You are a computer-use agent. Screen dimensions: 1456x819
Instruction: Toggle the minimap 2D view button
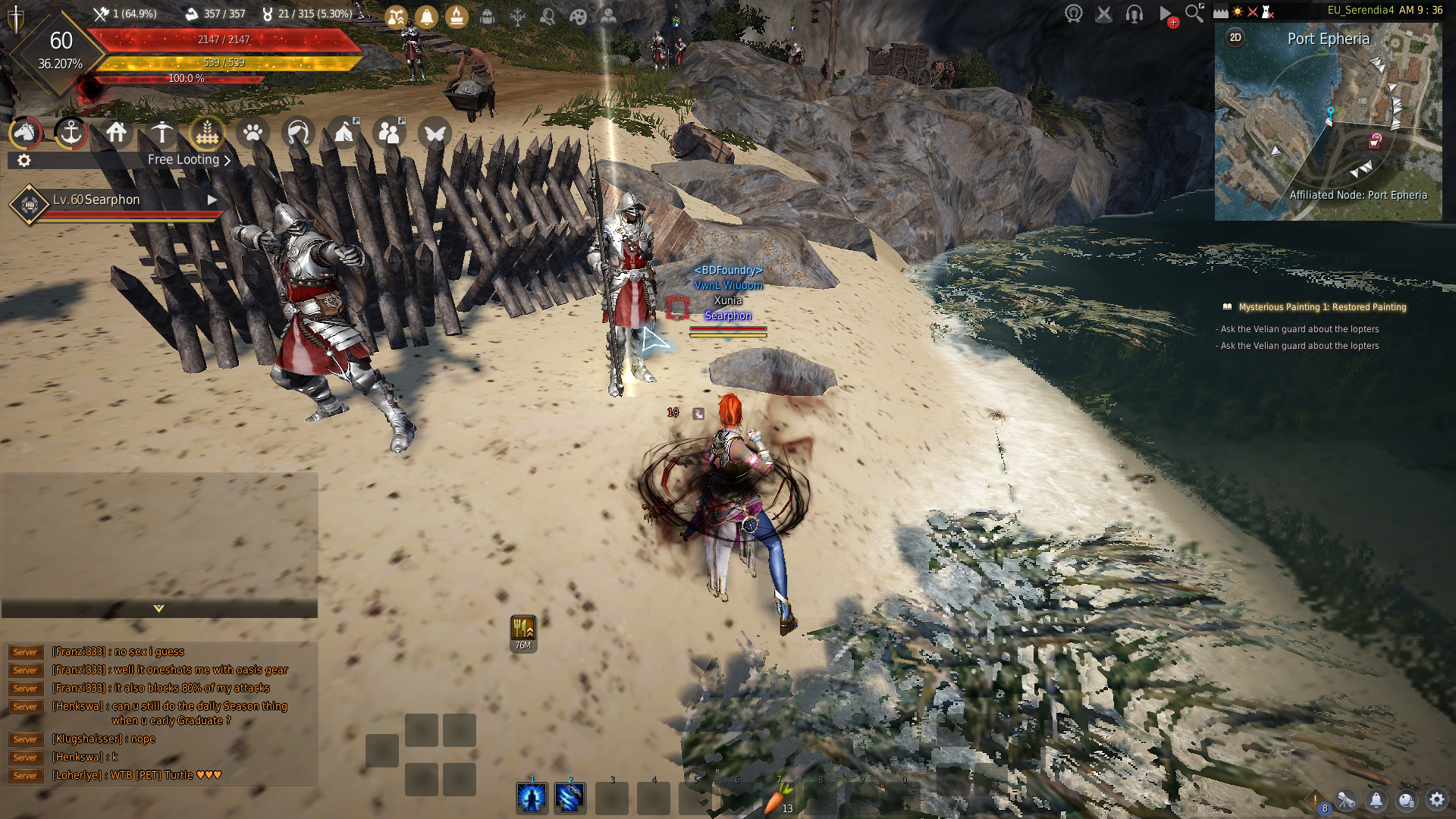(1235, 38)
